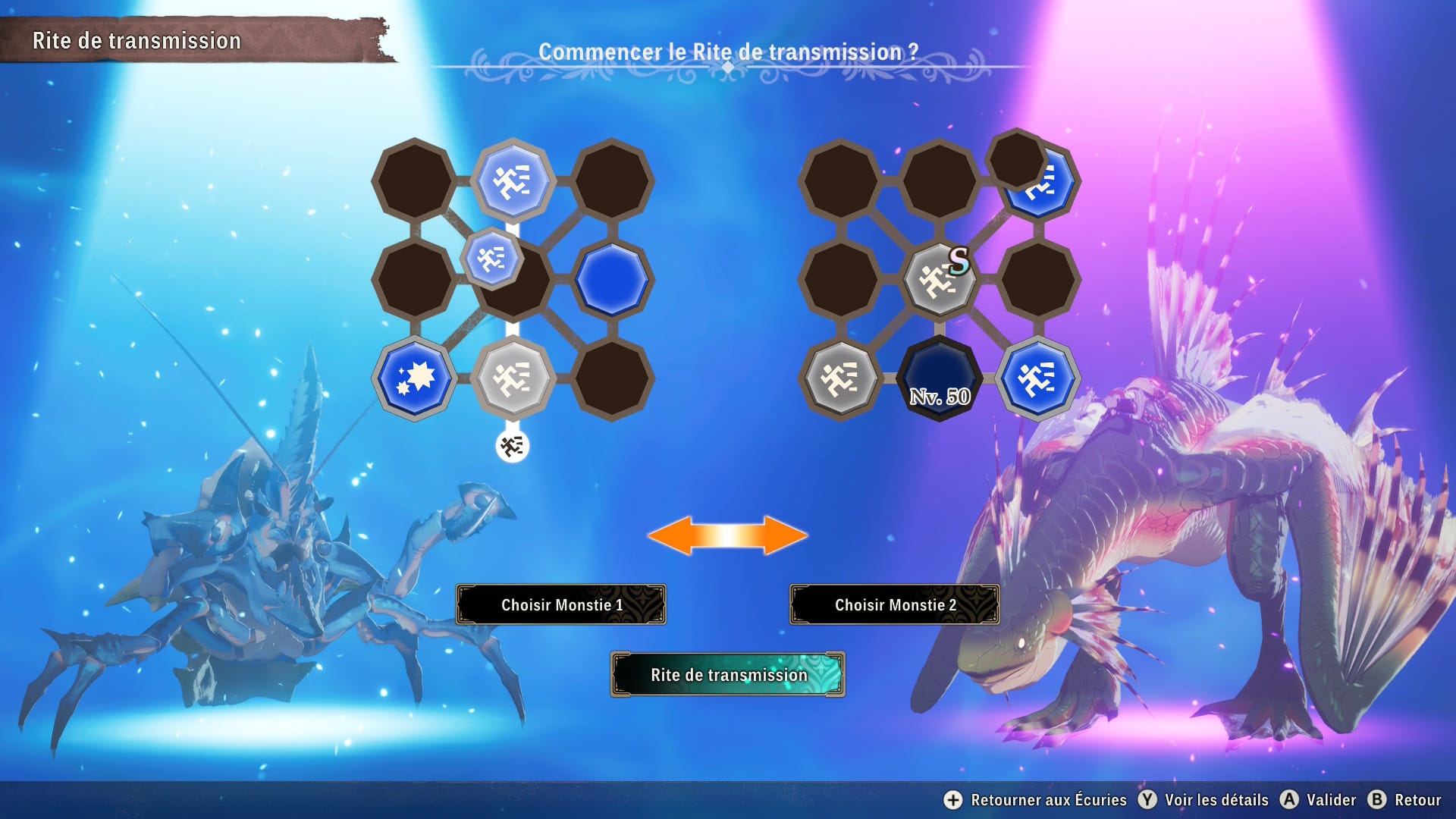Select the plain blue gene without symbol
This screenshot has height=819, width=1456.
(x=611, y=279)
